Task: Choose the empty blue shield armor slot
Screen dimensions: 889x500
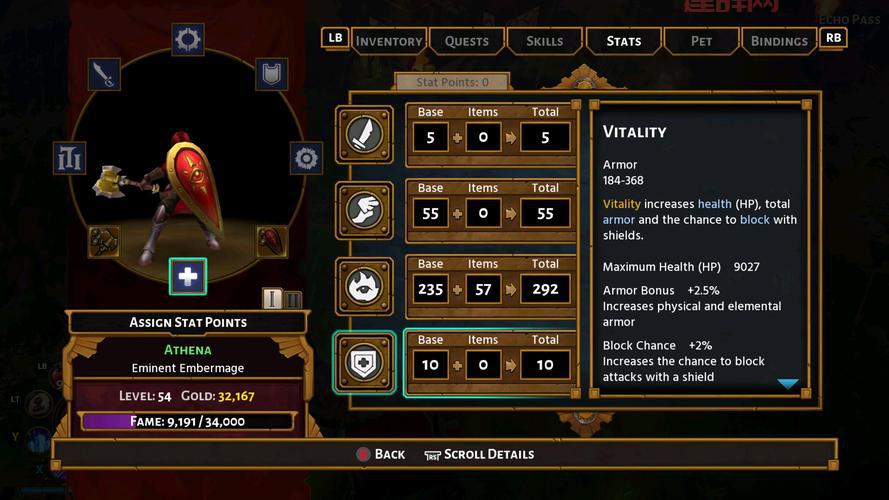Action: pyautogui.click(x=271, y=73)
